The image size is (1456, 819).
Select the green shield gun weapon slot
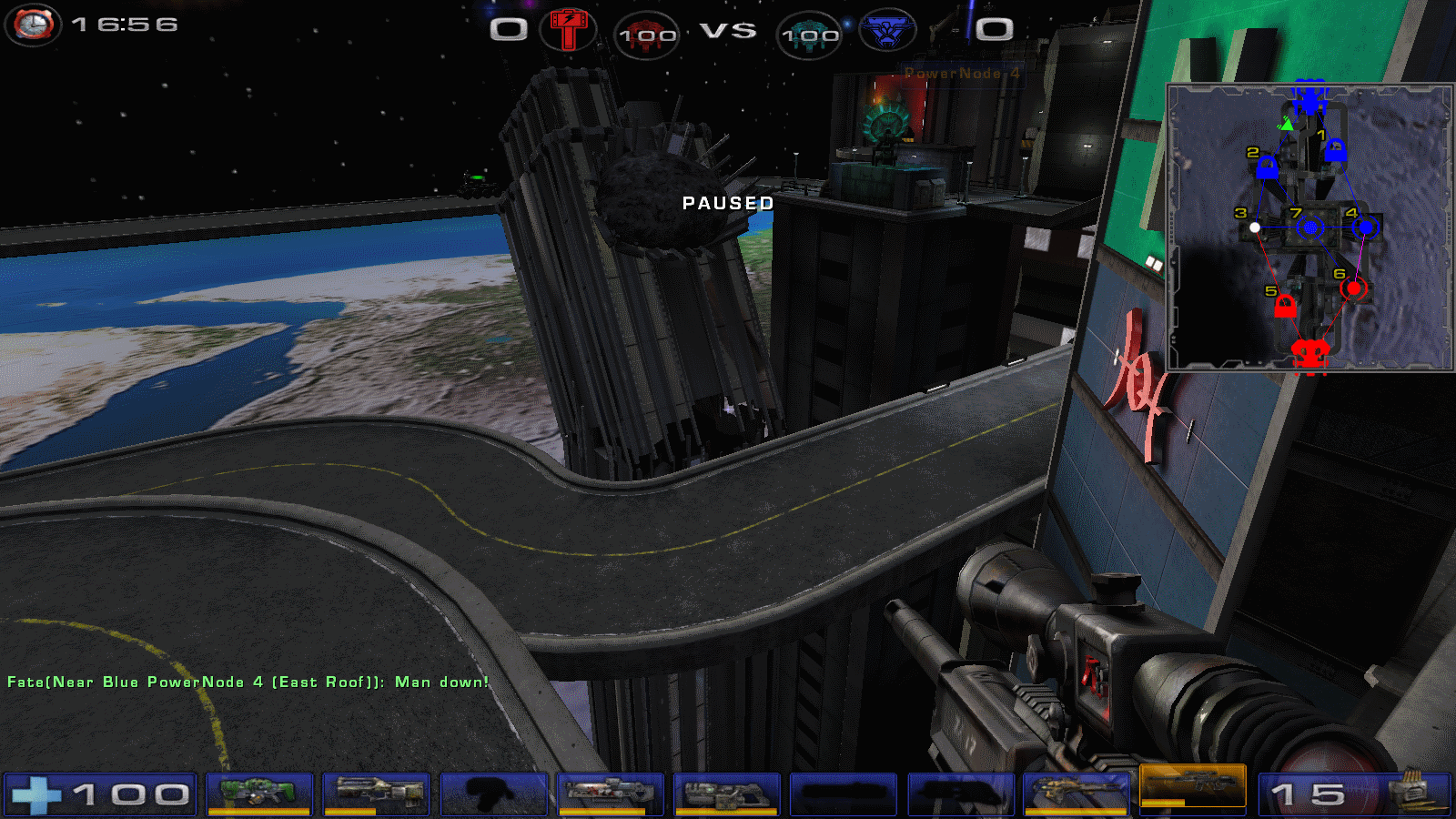click(259, 793)
